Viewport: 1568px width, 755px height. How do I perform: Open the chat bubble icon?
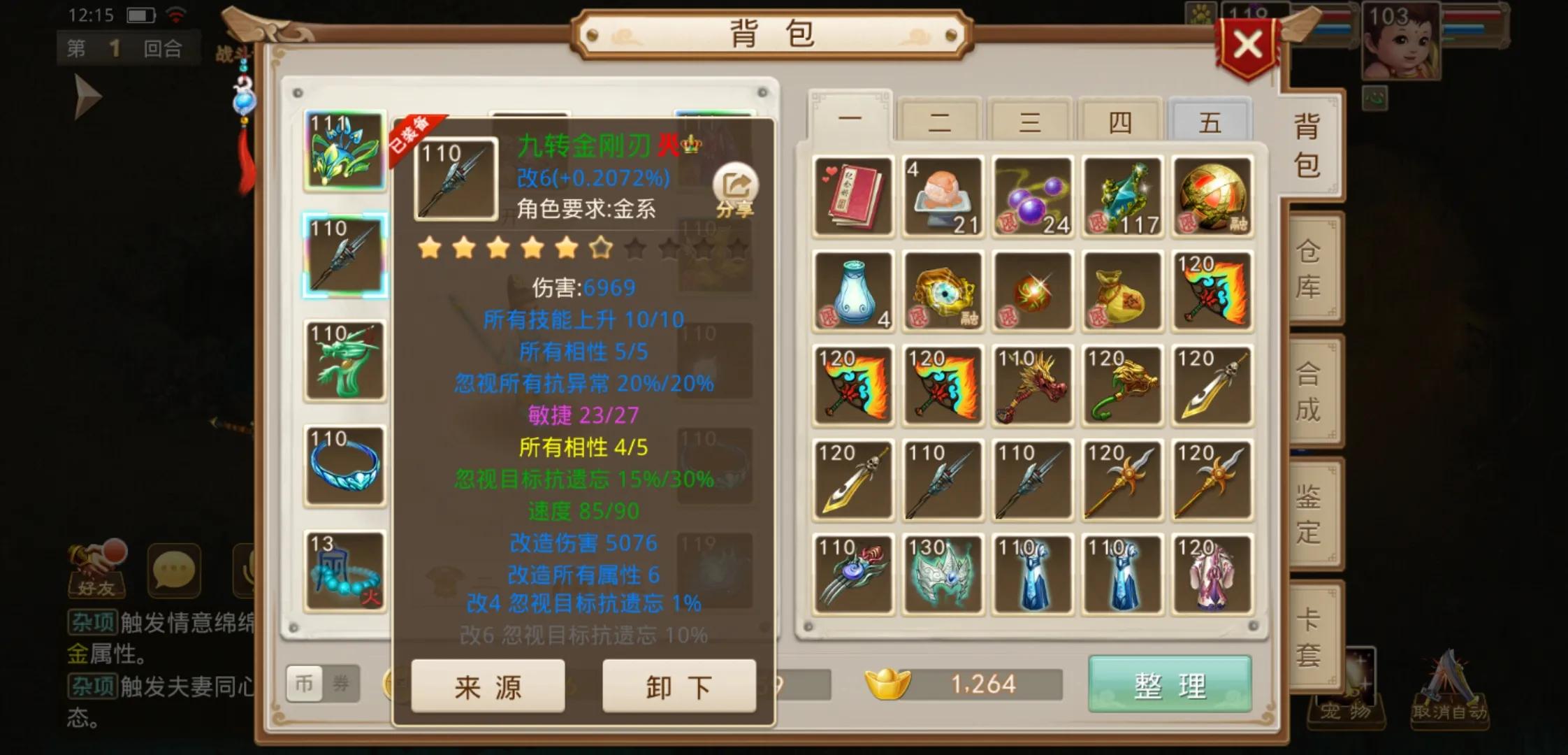[175, 572]
